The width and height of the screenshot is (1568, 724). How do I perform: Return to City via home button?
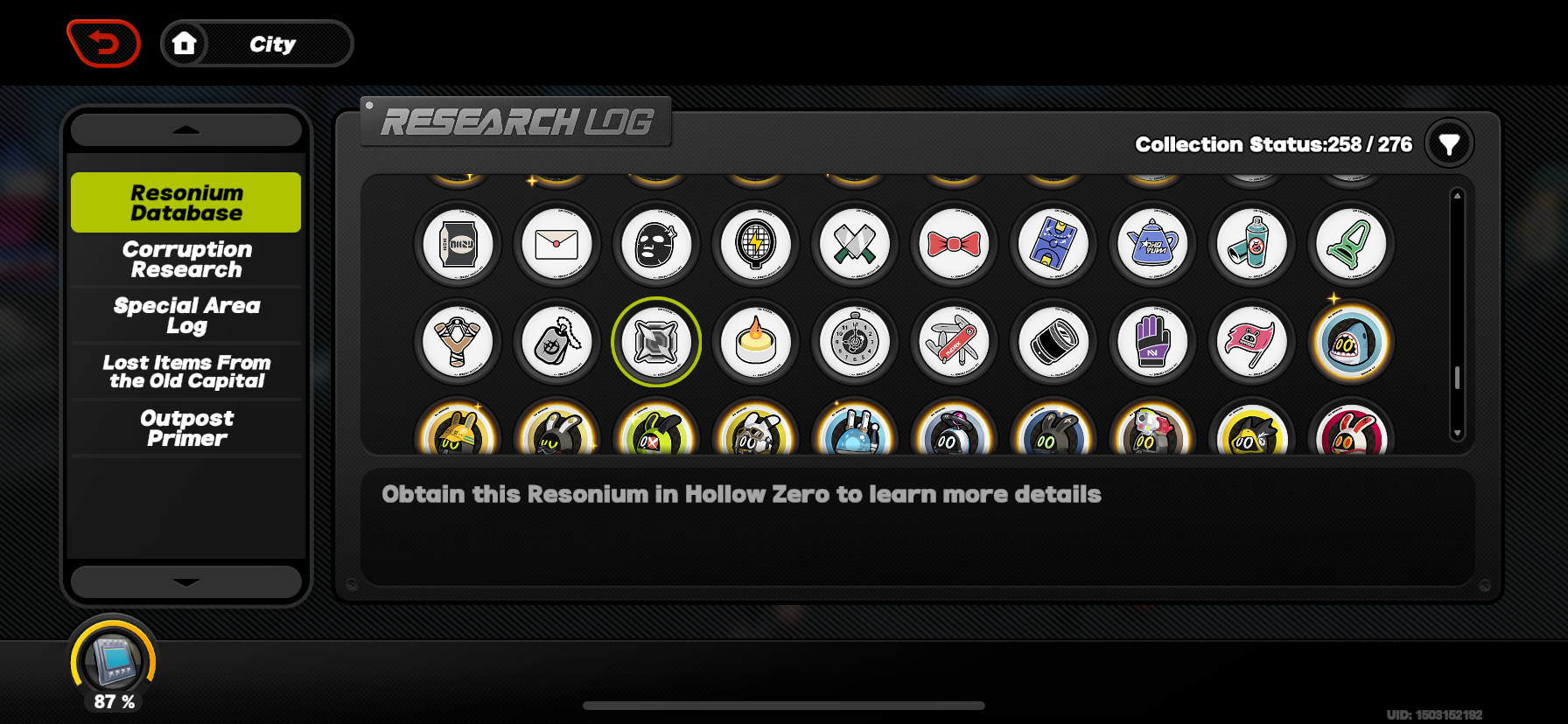185,44
